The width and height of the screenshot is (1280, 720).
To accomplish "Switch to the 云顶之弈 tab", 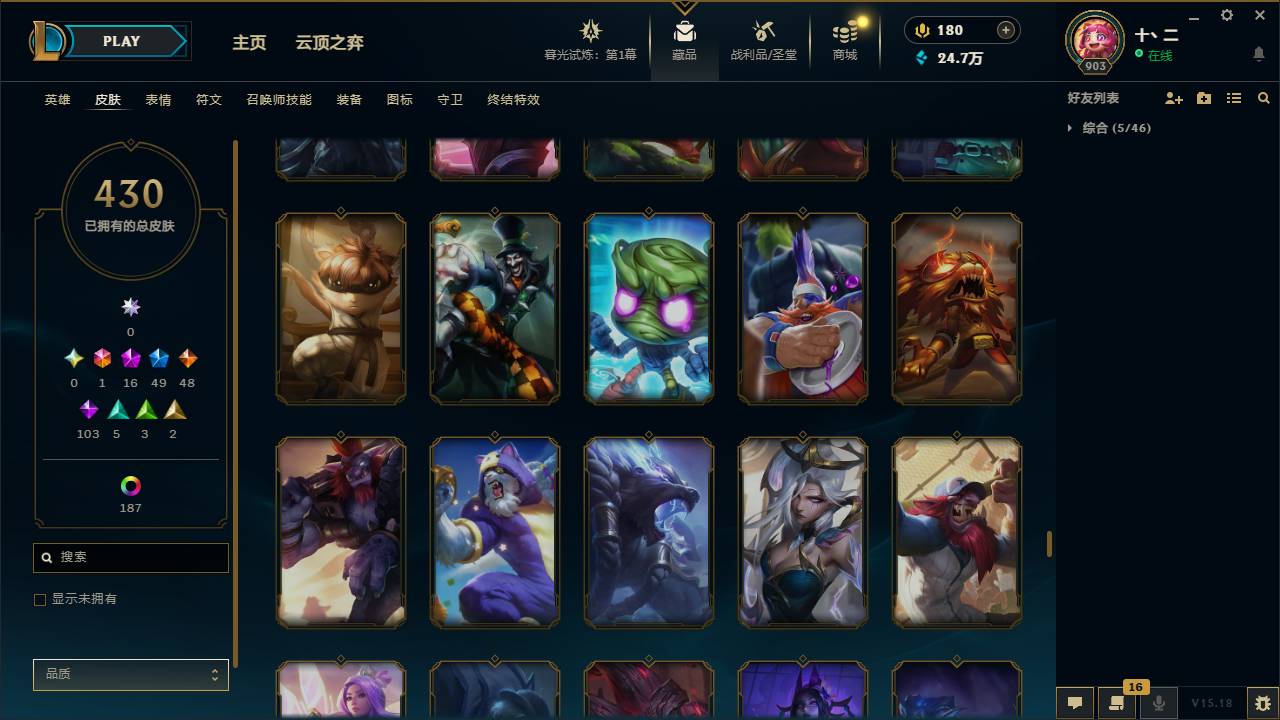I will point(330,43).
